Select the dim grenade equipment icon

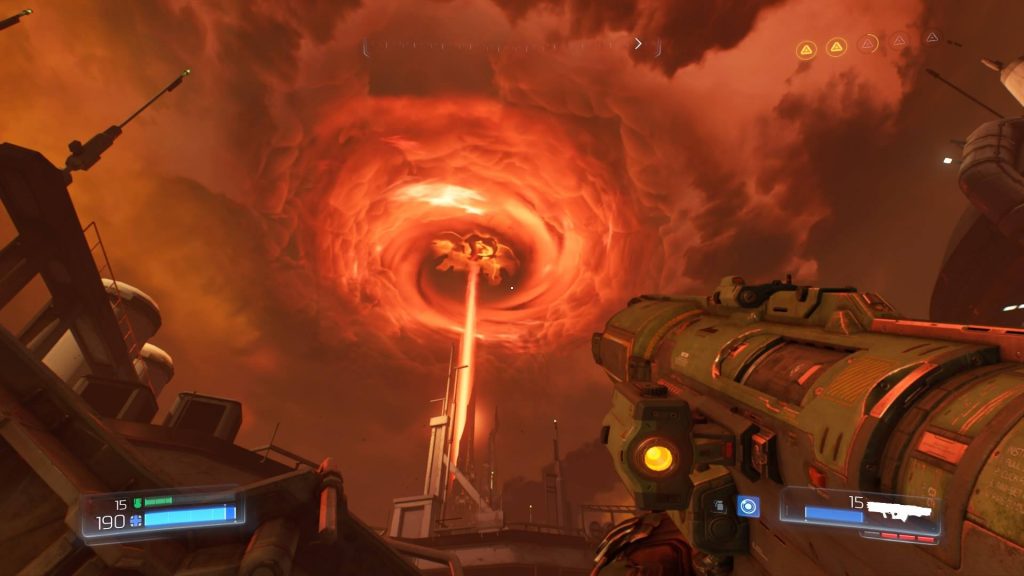click(x=719, y=506)
